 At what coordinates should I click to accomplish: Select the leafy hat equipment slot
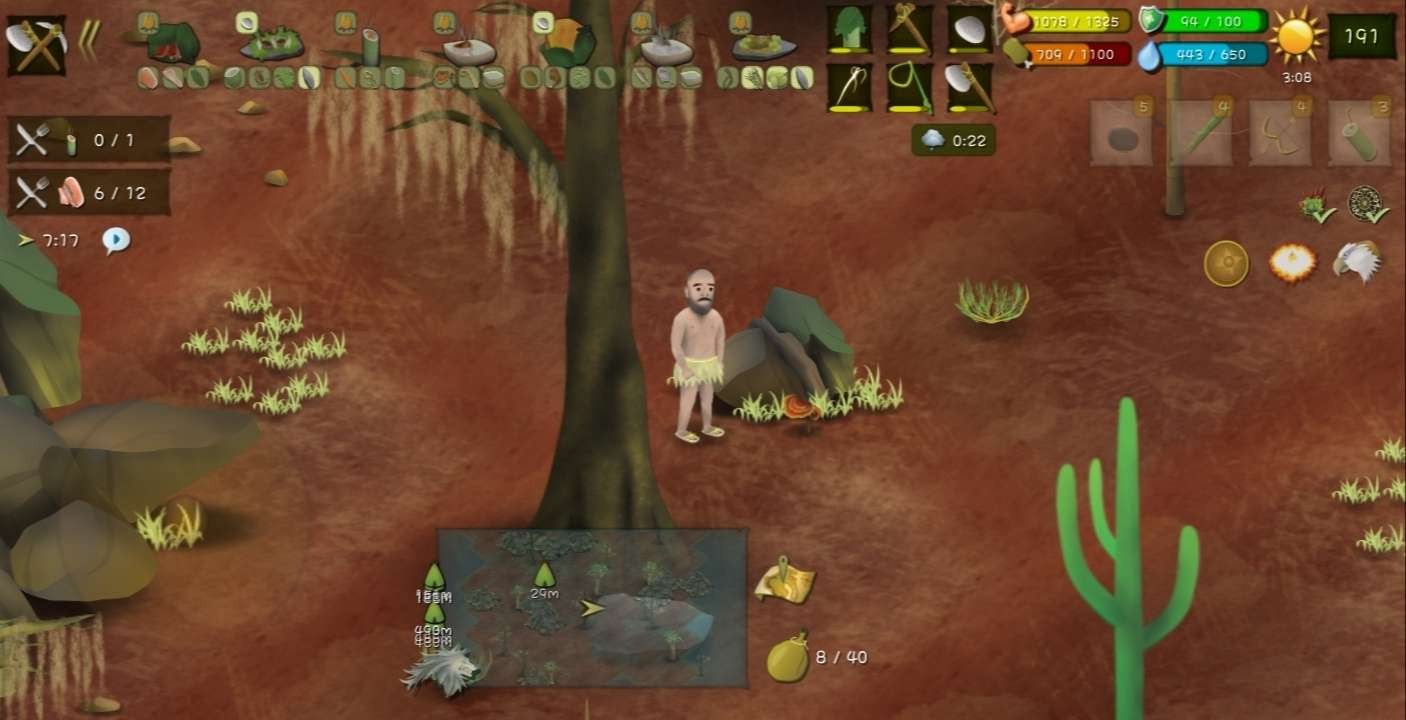tap(848, 29)
